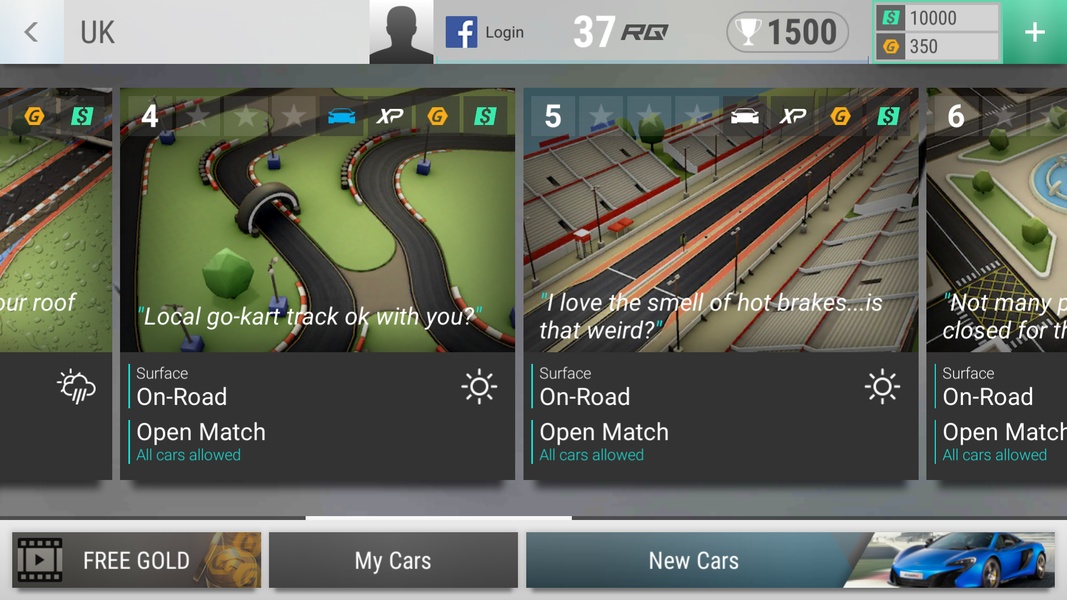
Task: Tap the plus button to add currency
Action: [1034, 32]
